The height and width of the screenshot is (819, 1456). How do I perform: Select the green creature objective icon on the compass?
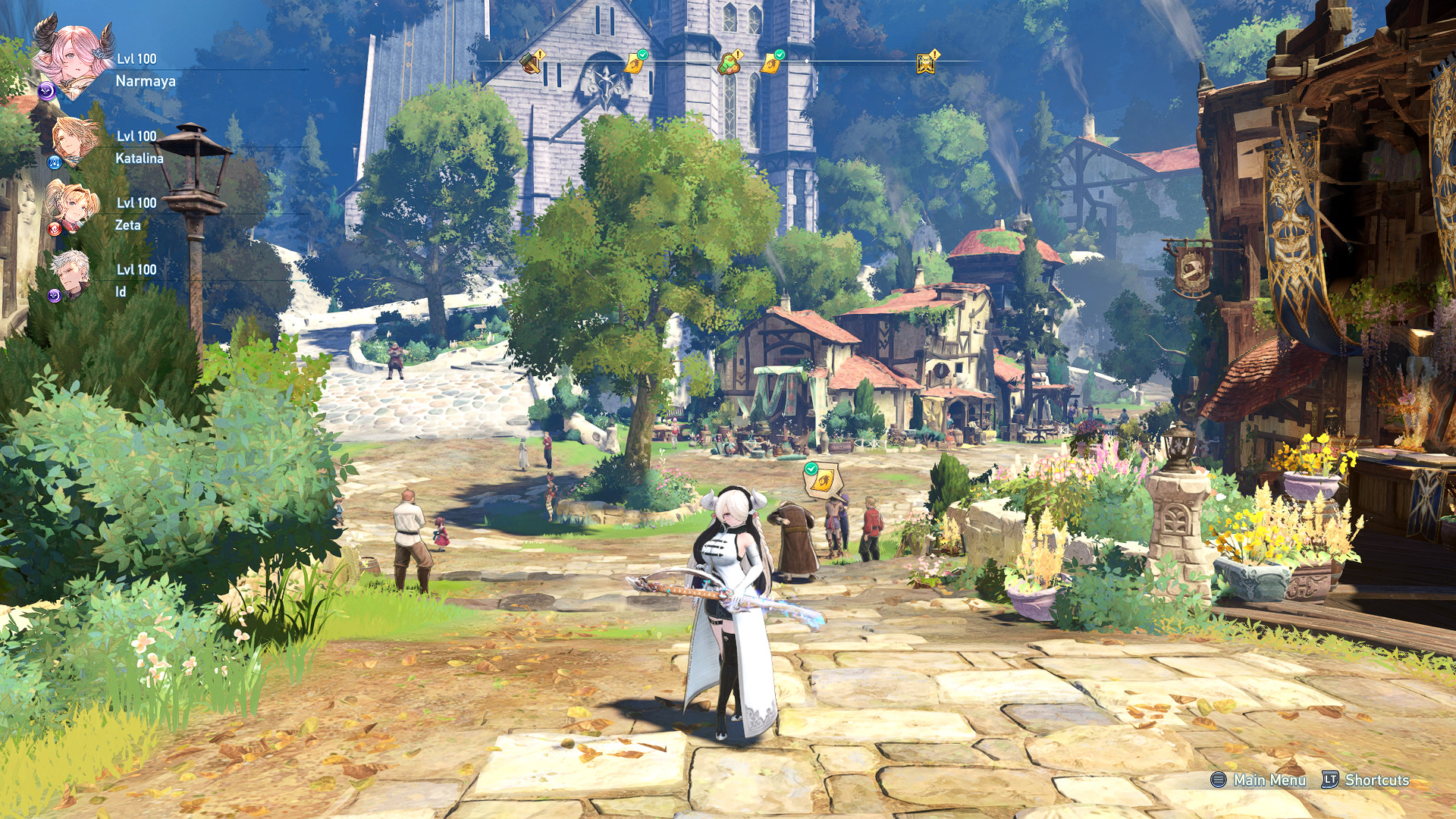pyautogui.click(x=728, y=64)
